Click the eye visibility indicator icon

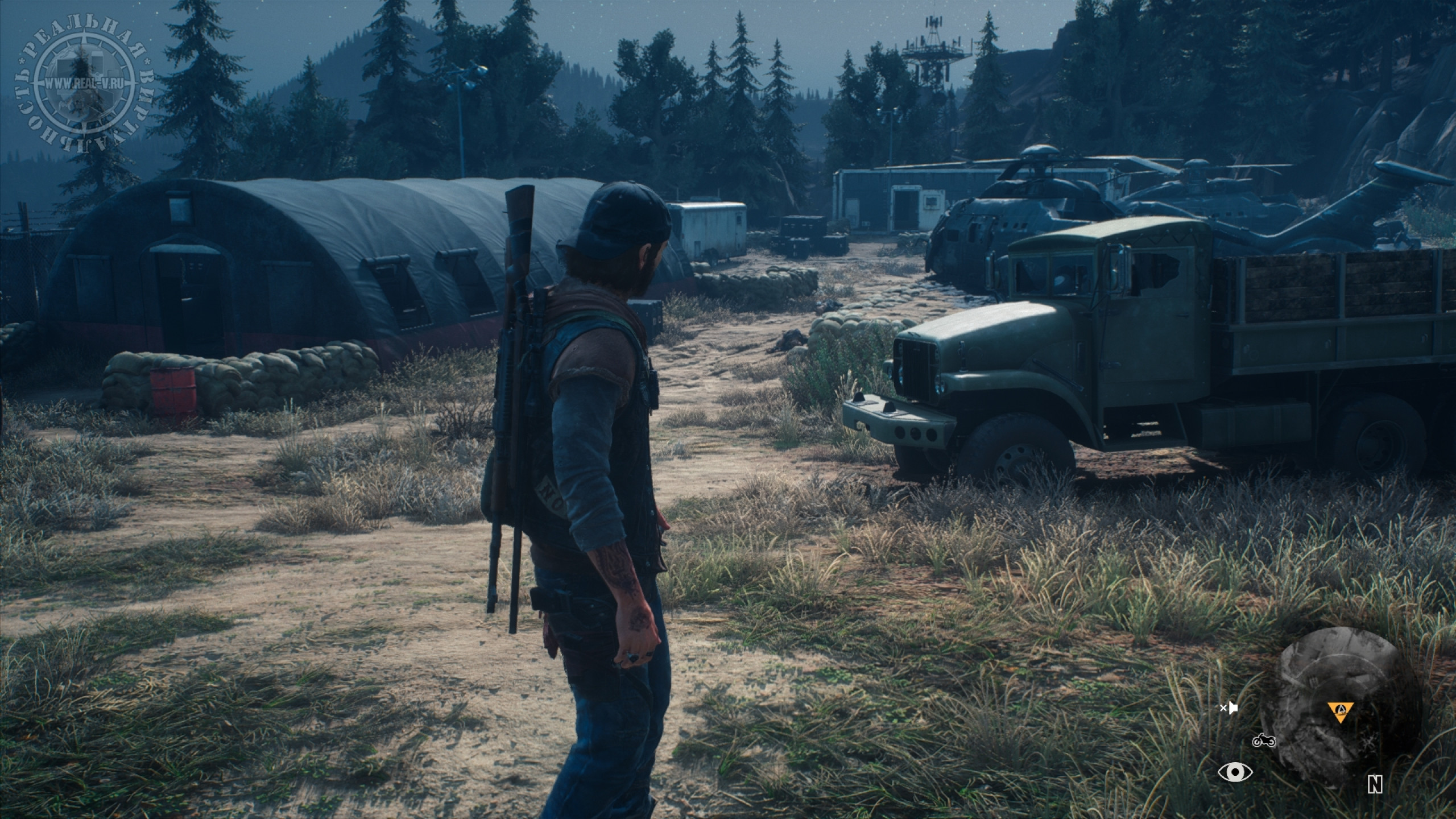pos(1235,772)
